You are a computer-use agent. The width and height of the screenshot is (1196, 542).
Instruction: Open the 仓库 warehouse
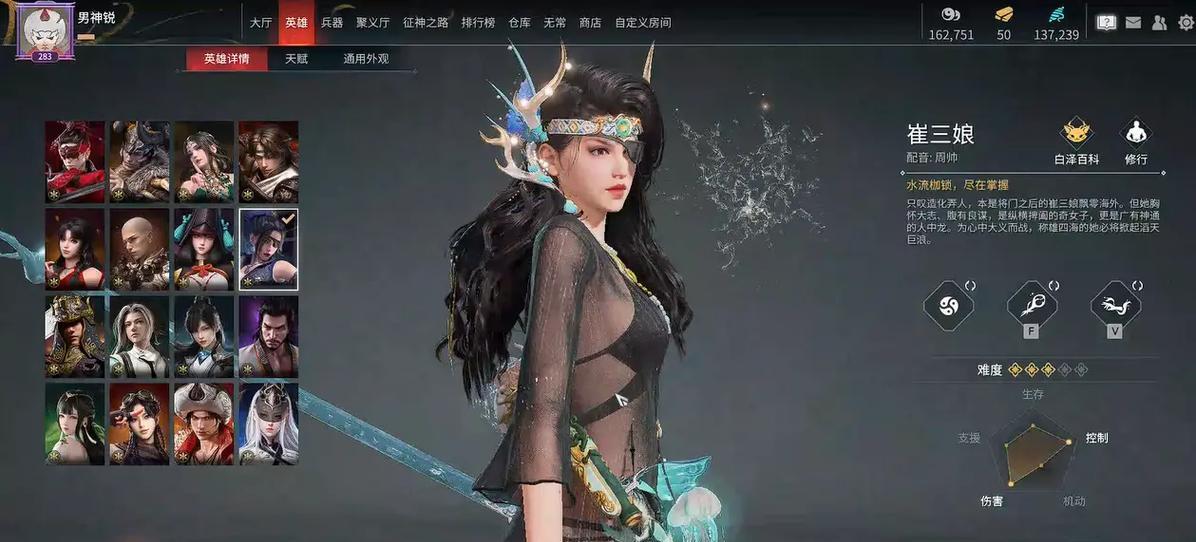[519, 22]
